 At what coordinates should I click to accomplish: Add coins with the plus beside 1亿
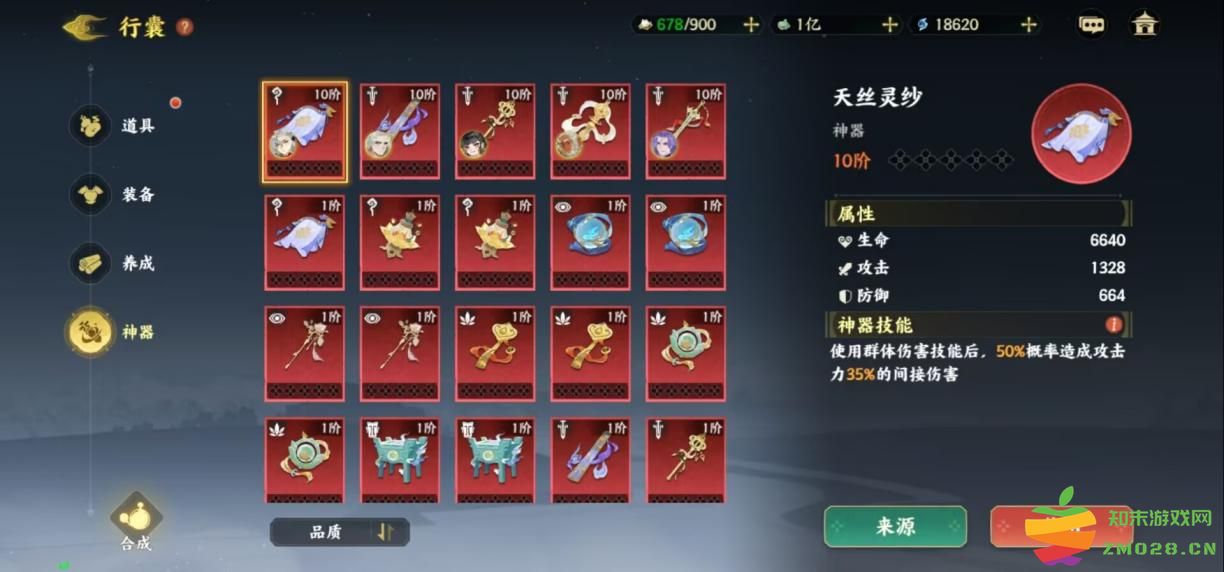tap(889, 25)
